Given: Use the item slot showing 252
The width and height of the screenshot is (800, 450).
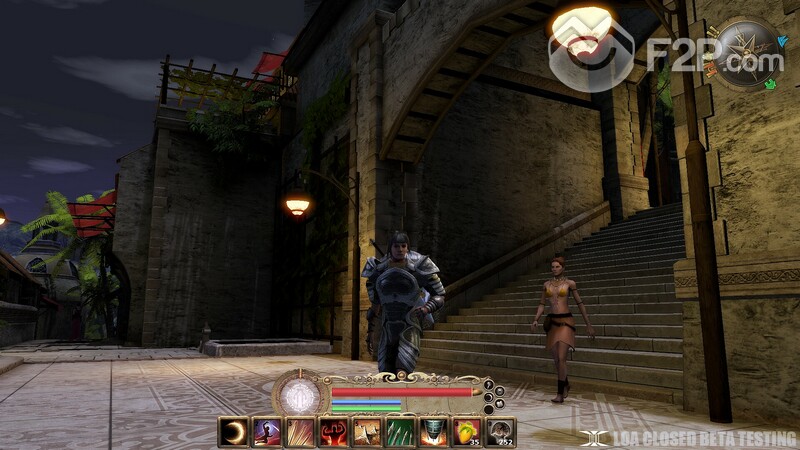Looking at the screenshot, I should [x=500, y=432].
